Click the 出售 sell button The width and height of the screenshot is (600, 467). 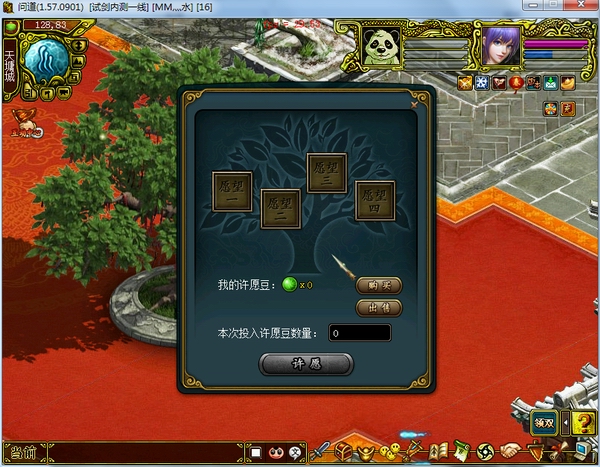tap(378, 307)
